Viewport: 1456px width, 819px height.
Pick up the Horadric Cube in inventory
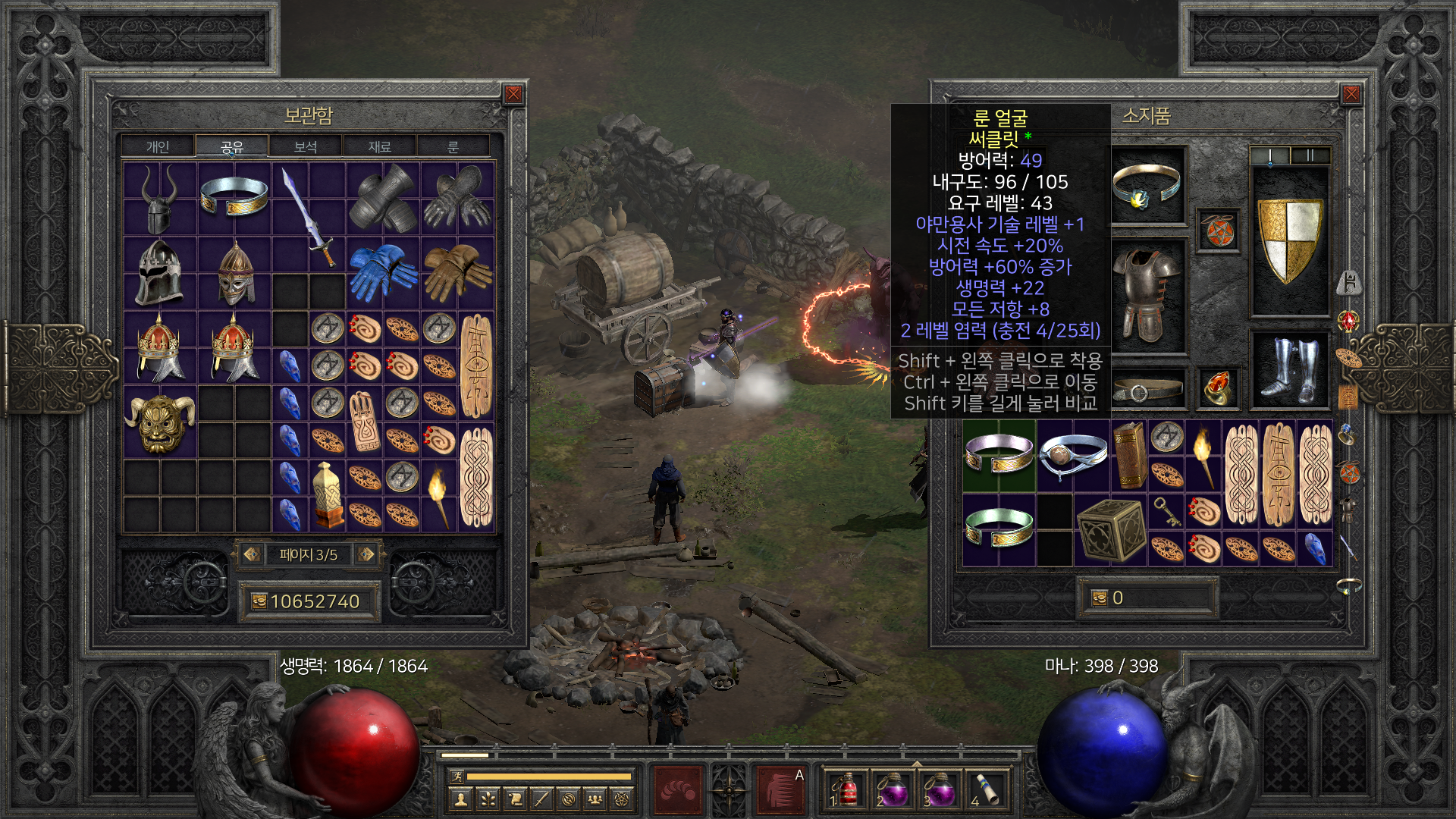click(1111, 529)
